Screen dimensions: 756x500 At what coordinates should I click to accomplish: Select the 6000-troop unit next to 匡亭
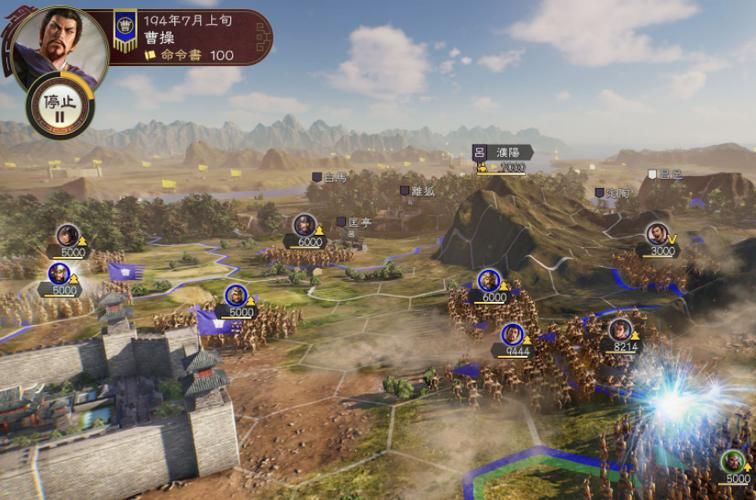tap(305, 227)
